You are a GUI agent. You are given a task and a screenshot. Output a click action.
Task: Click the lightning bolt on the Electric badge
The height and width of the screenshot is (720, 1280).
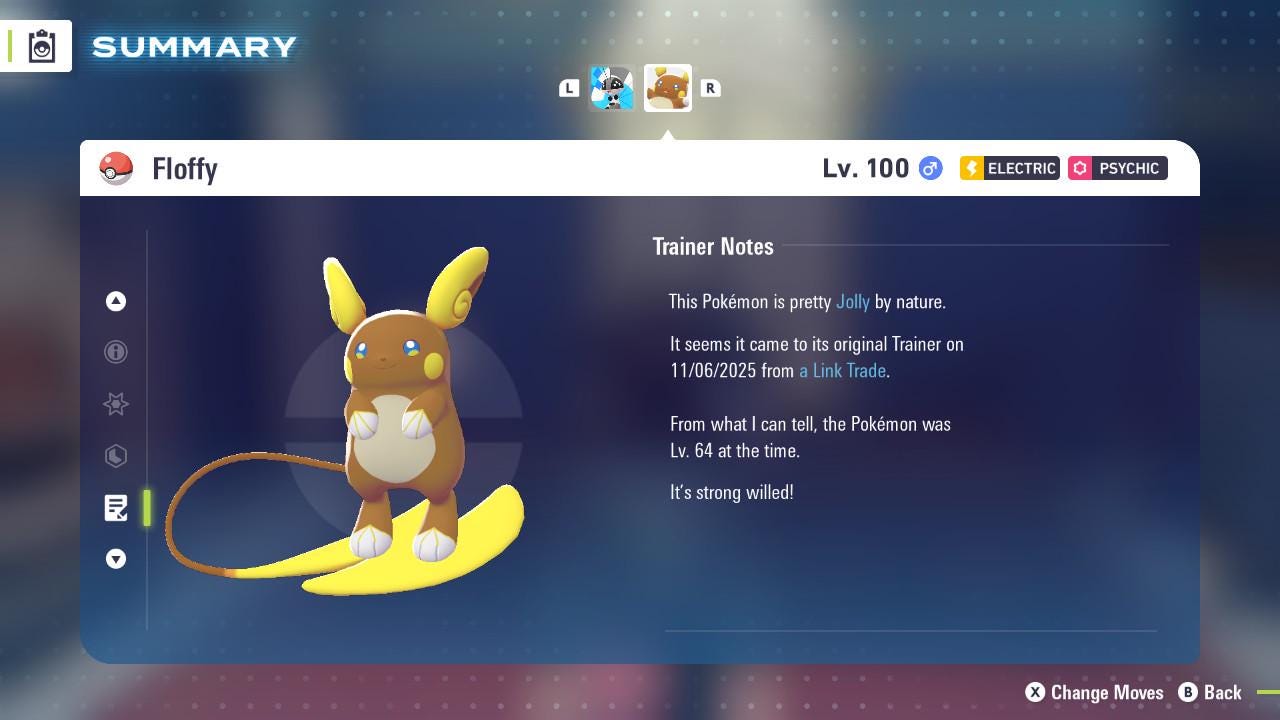972,168
